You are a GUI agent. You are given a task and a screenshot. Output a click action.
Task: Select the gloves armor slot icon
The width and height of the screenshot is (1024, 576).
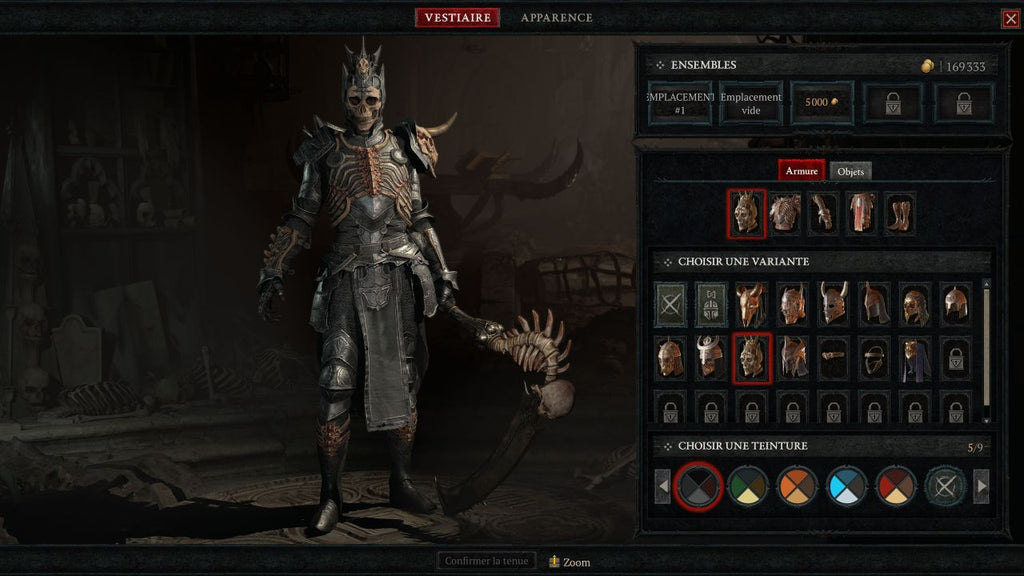point(823,214)
